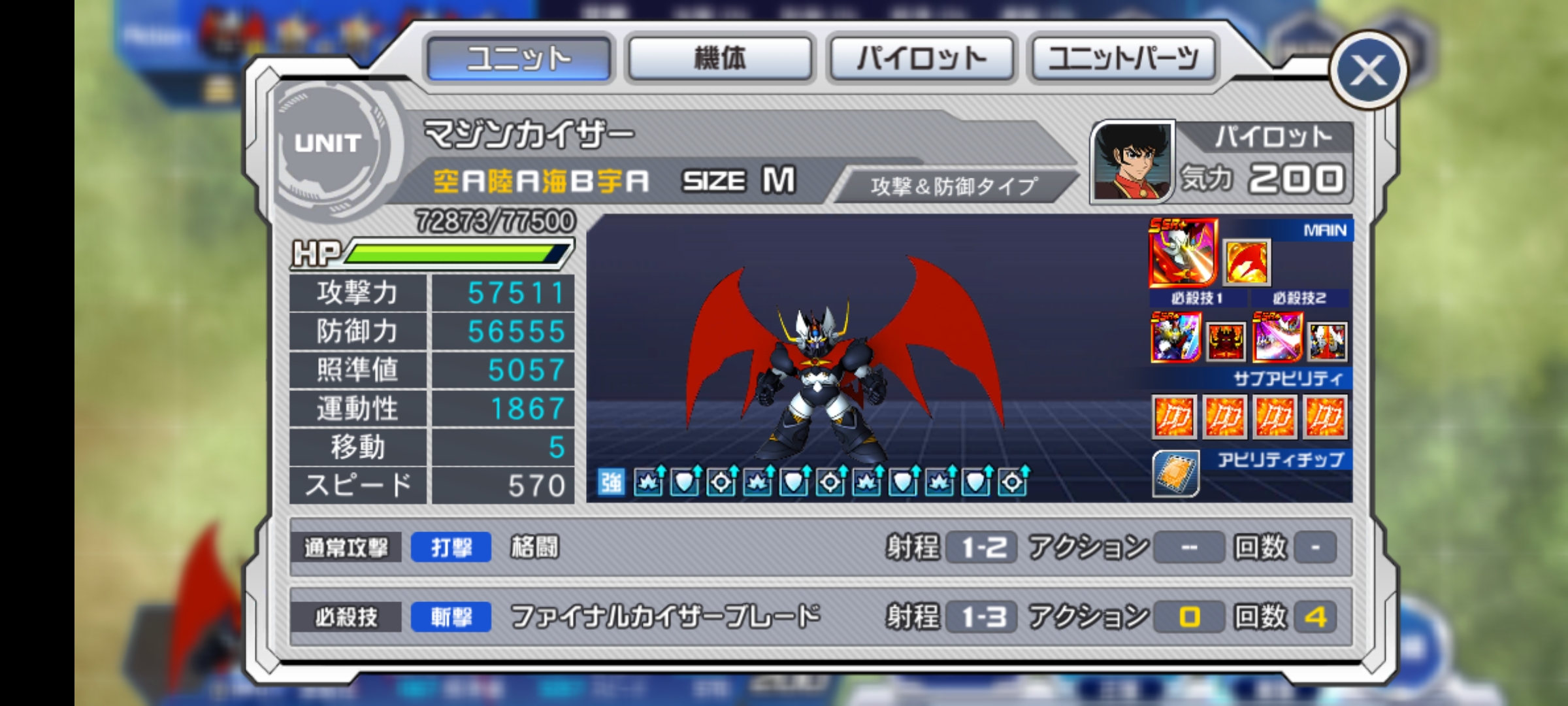Select the ユニットパーツ tab
The width and height of the screenshot is (1568, 706).
1123,59
